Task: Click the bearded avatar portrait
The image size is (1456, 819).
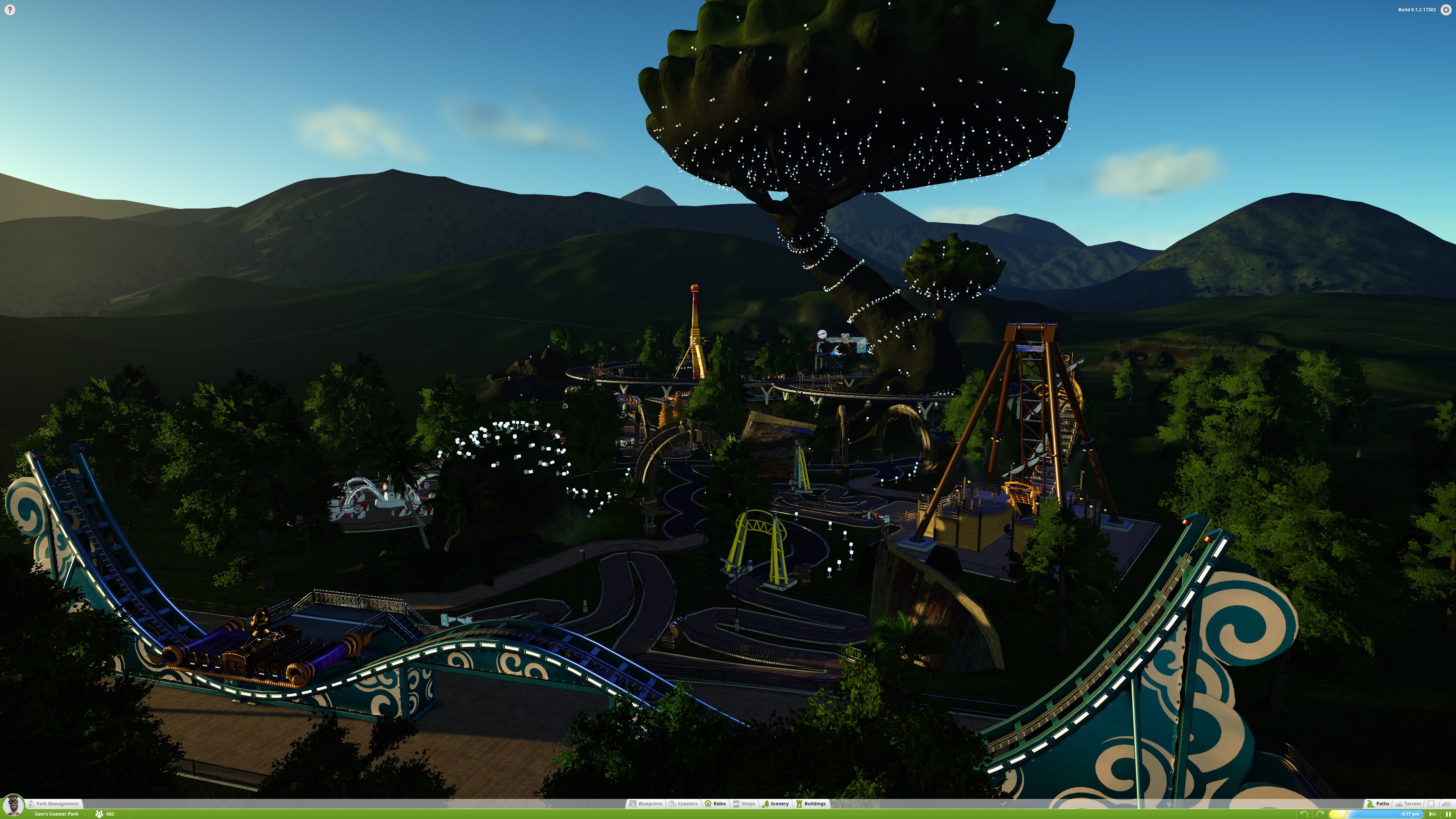Action: (x=13, y=805)
